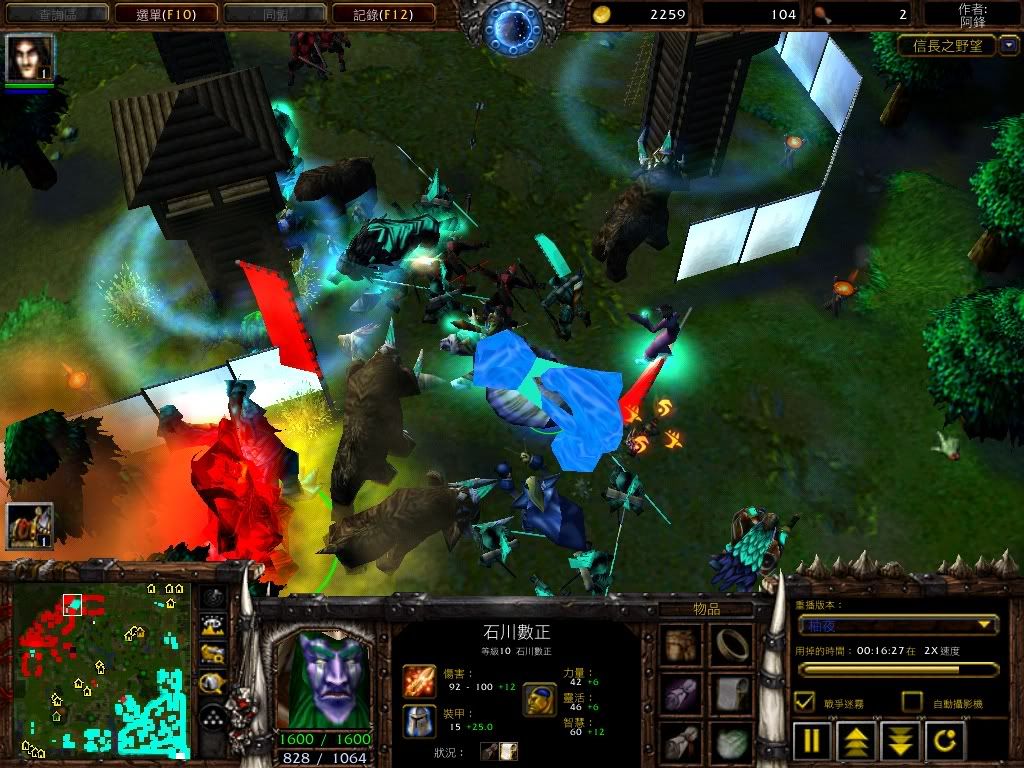
Task: Pause the replay playback
Action: click(x=812, y=742)
